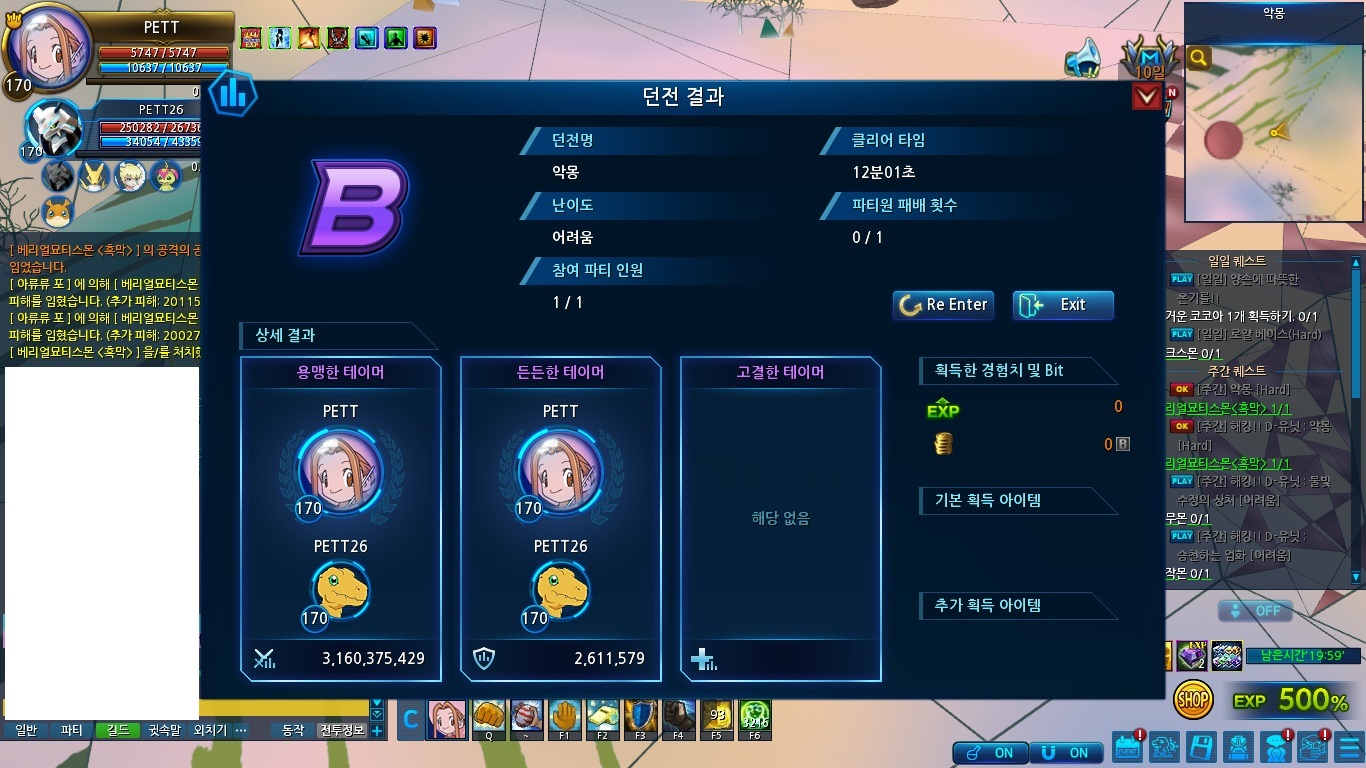1366x768 pixels.
Task: Collapse the dungeon result panel with red arrow
Action: (x=1146, y=97)
